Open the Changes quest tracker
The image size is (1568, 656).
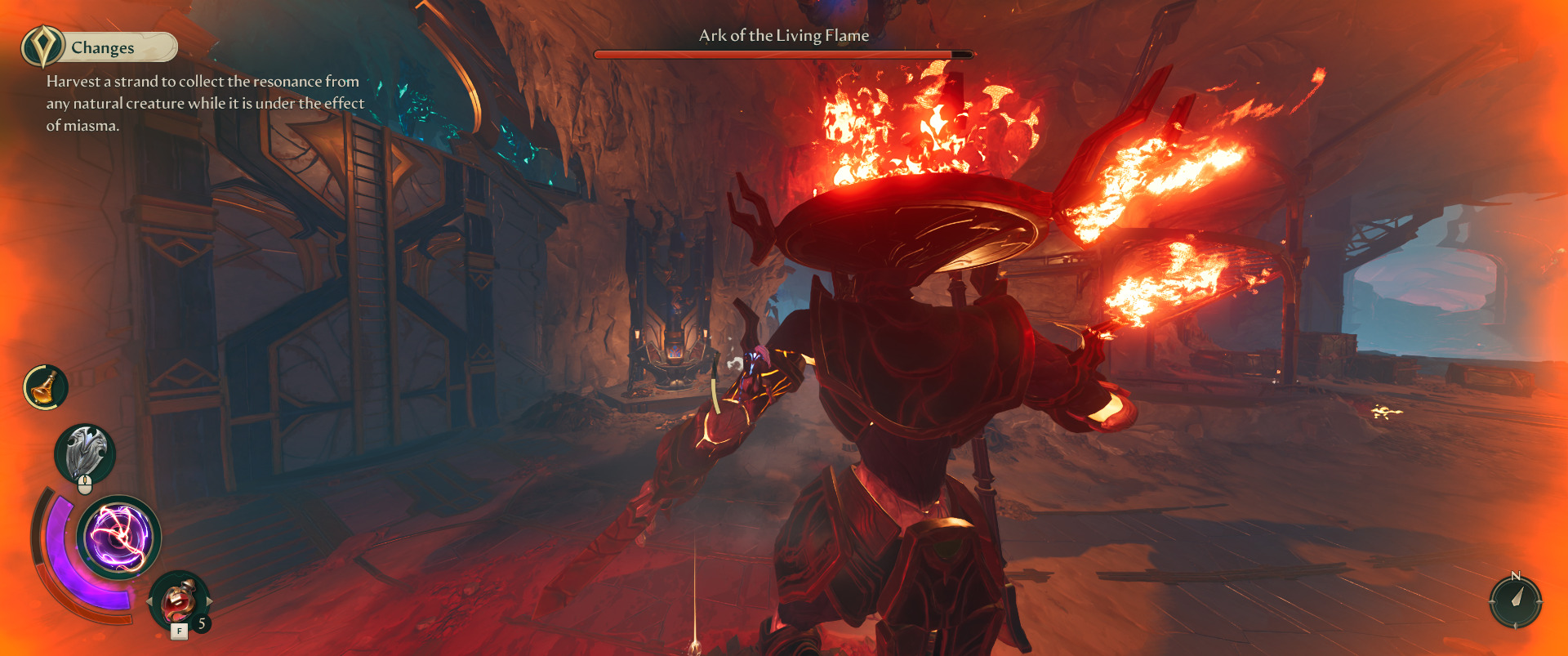pos(101,47)
